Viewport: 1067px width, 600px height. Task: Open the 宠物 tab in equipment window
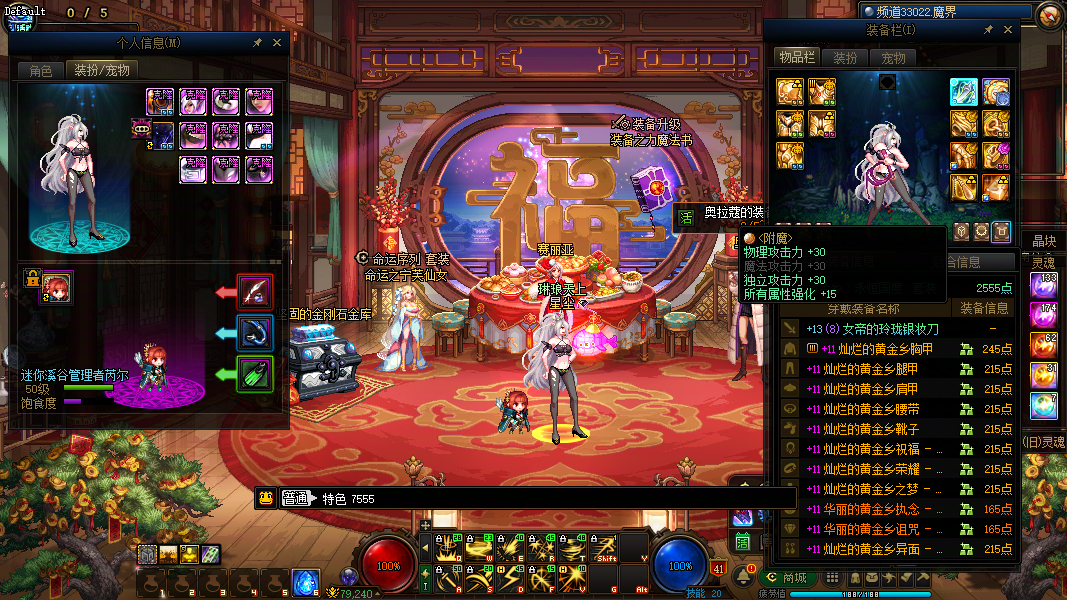[893, 58]
